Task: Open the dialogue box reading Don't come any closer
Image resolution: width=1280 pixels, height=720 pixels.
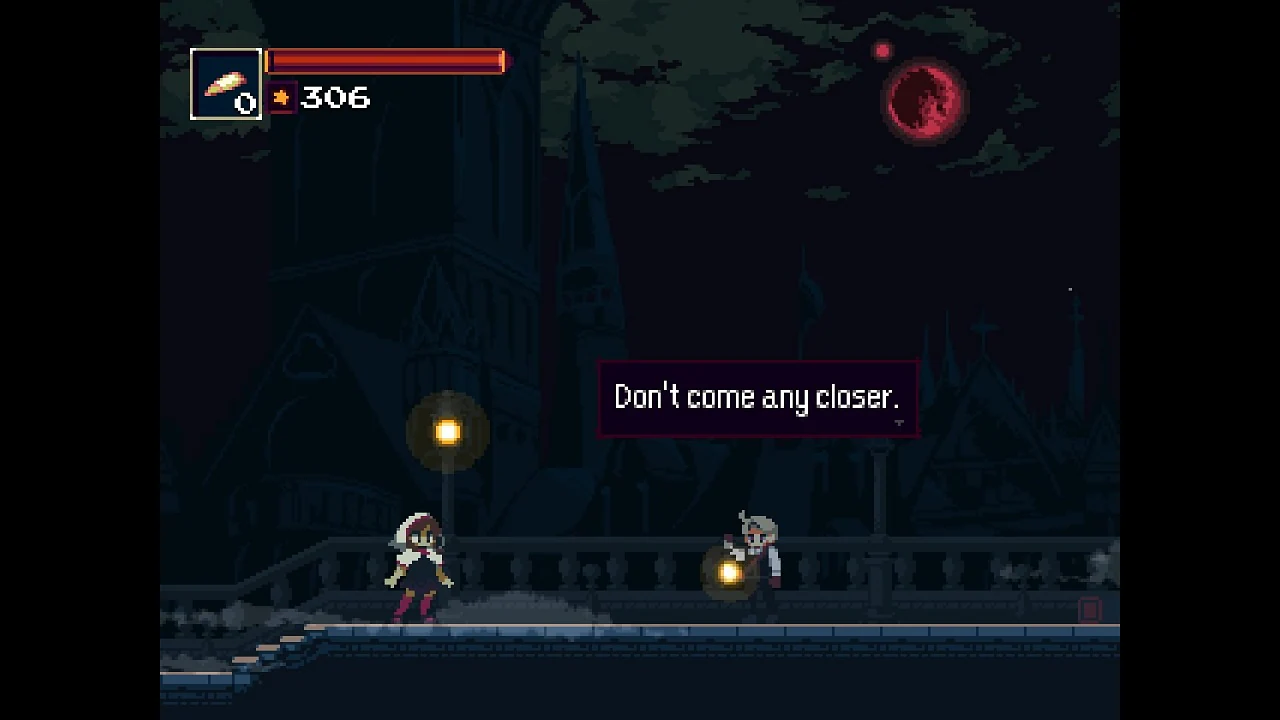Action: (x=757, y=397)
